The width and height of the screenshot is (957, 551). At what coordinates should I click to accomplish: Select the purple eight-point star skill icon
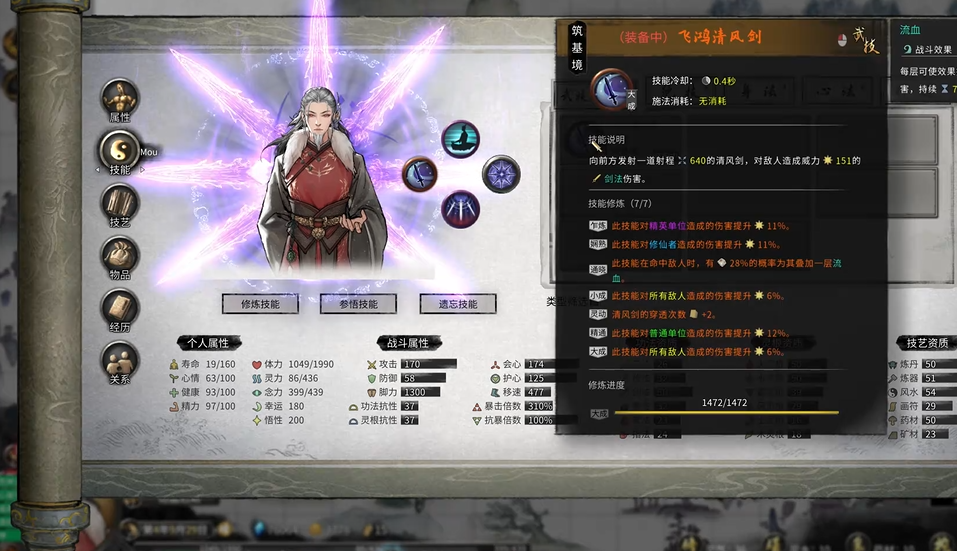pyautogui.click(x=501, y=174)
